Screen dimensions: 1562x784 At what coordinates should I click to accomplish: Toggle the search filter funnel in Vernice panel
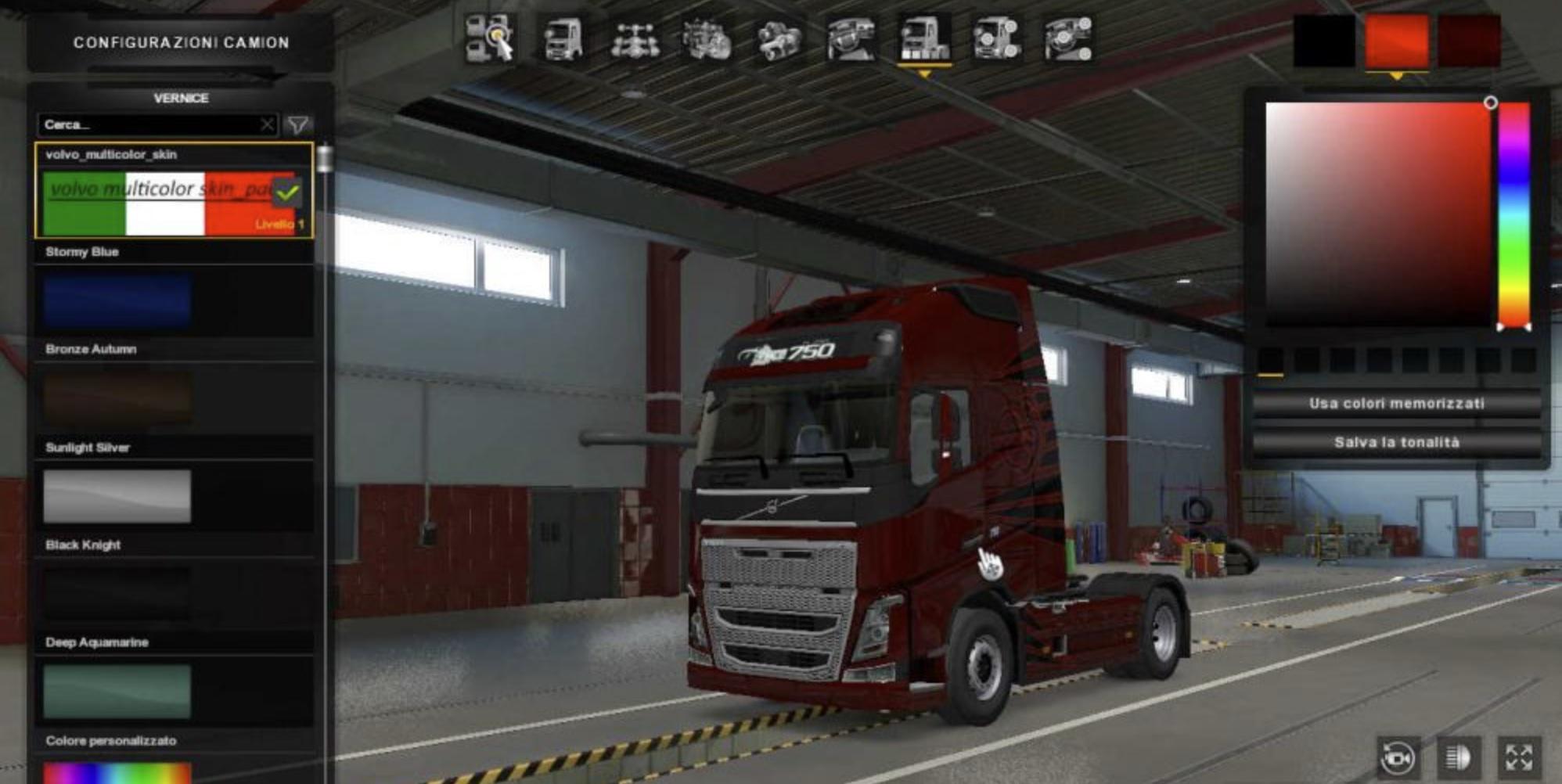coord(300,124)
